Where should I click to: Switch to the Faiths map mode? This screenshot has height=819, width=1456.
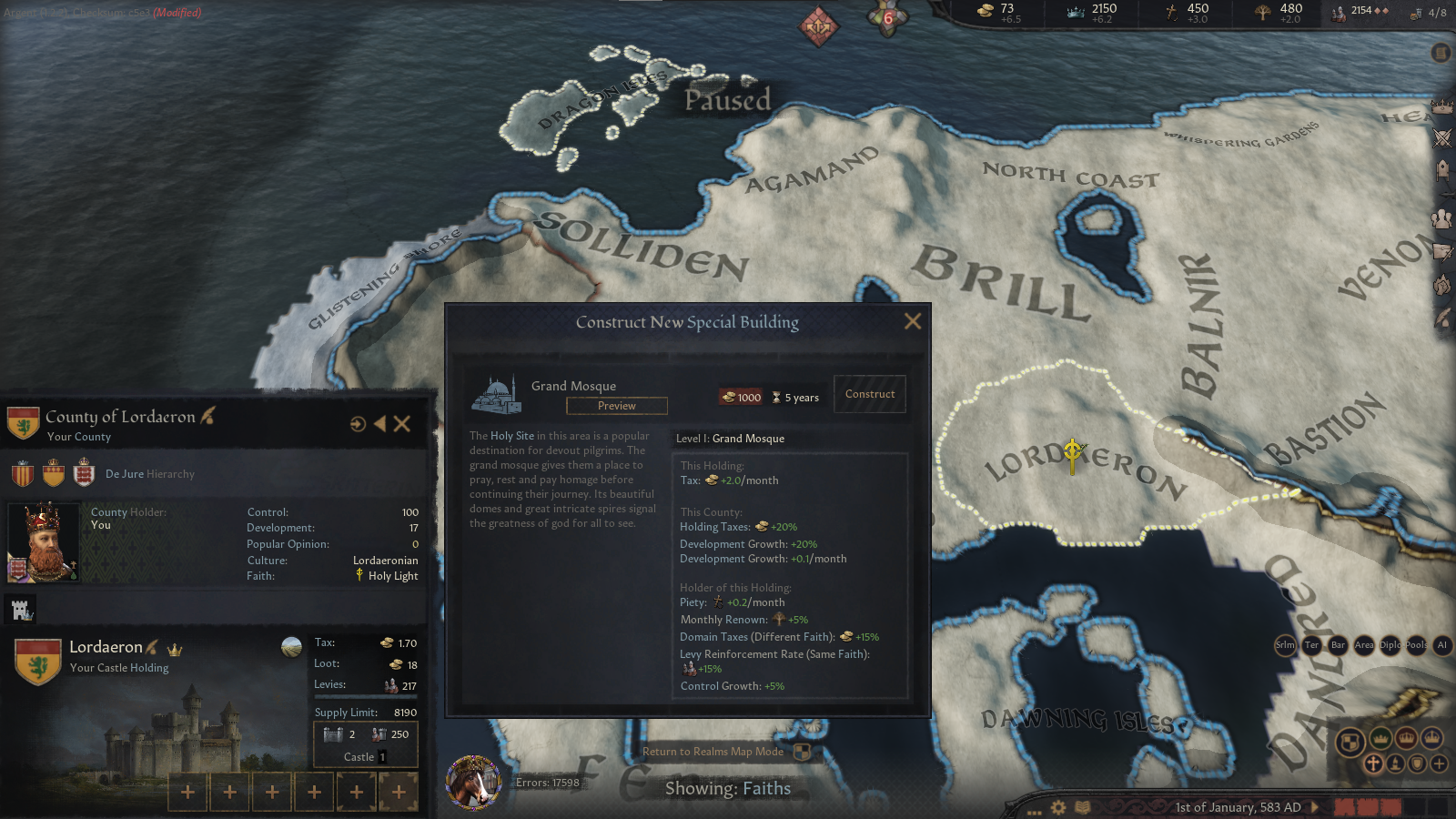point(1372,763)
